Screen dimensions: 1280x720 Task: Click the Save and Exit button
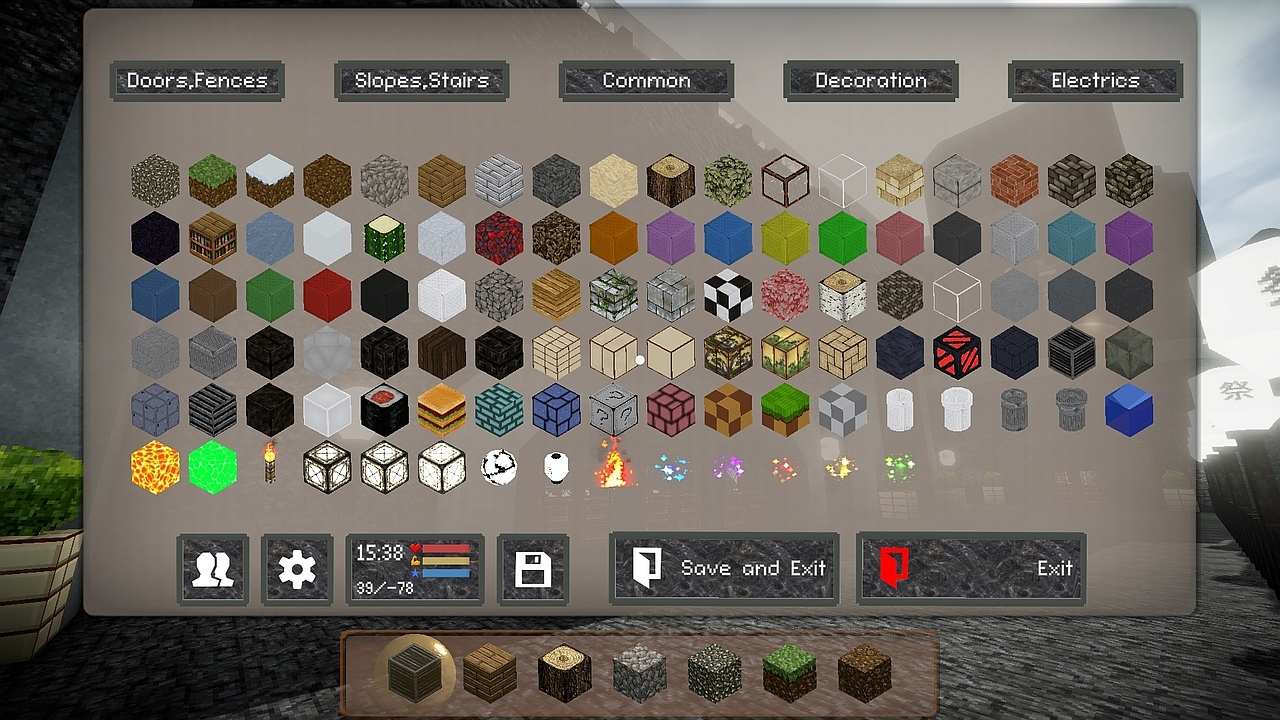723,568
